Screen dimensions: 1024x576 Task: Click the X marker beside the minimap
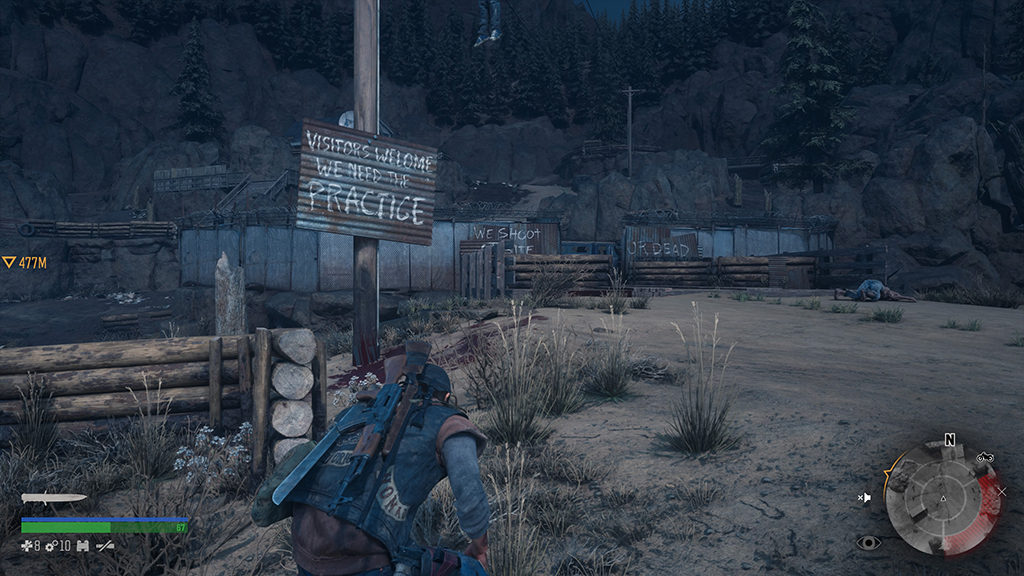[x=1001, y=491]
